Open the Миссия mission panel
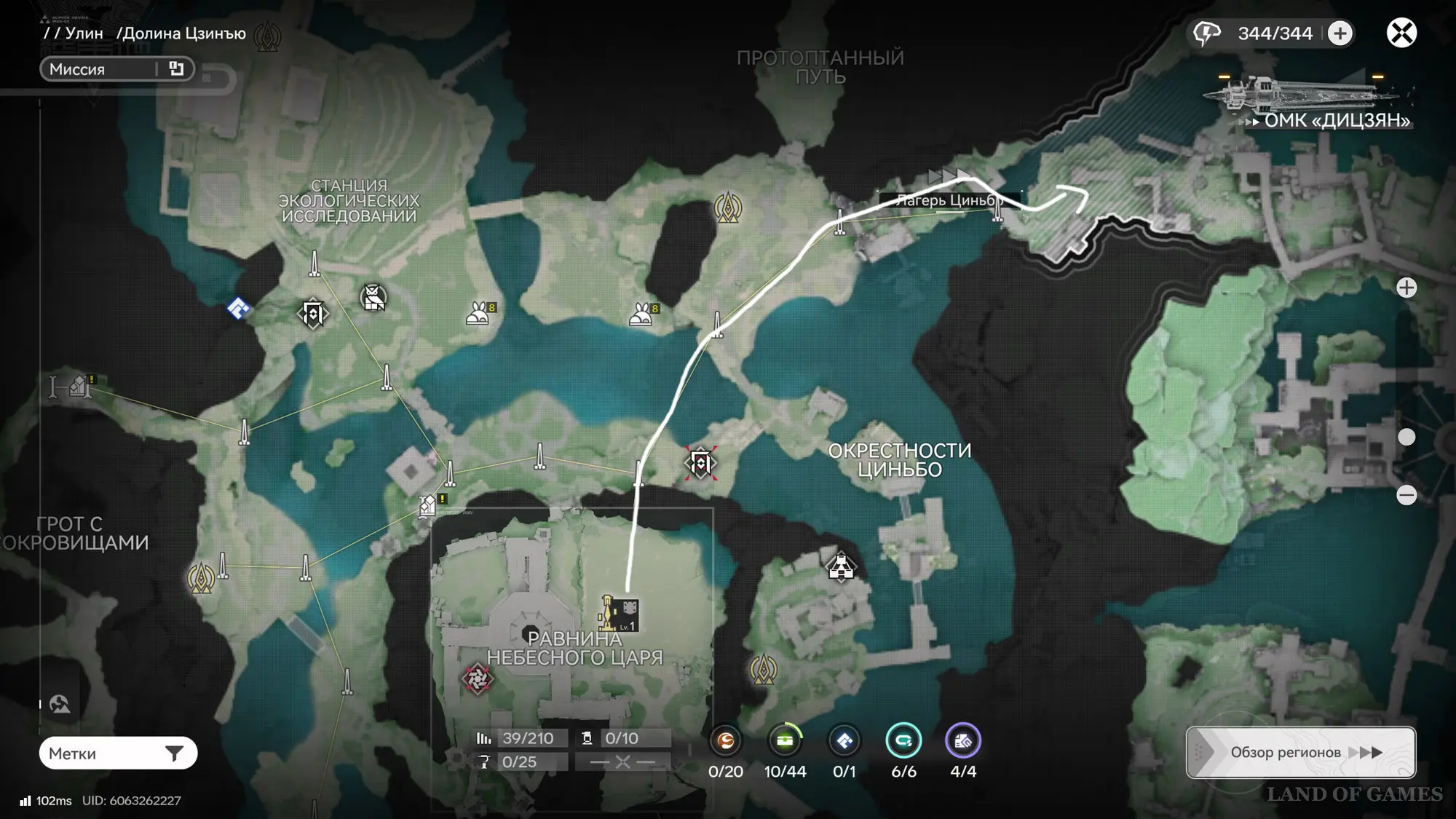The height and width of the screenshot is (819, 1456). coord(116,69)
